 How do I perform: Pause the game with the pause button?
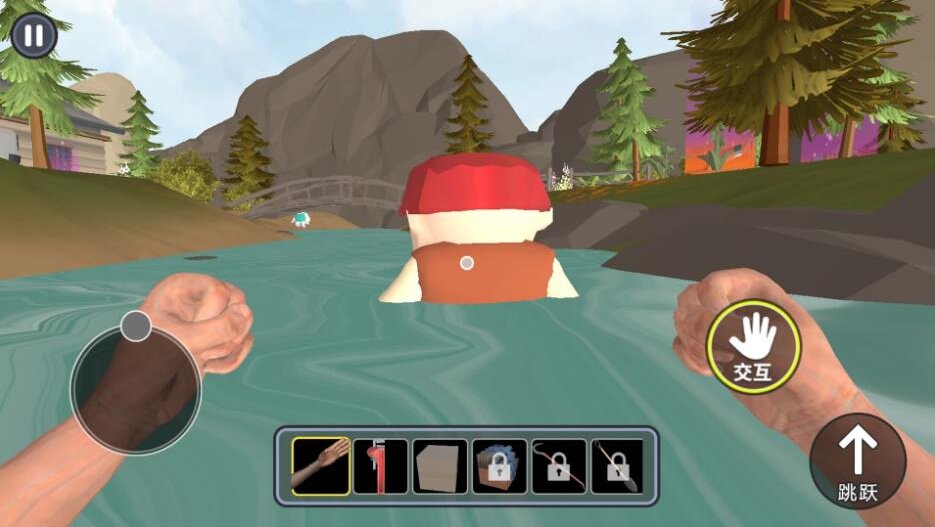(x=34, y=36)
